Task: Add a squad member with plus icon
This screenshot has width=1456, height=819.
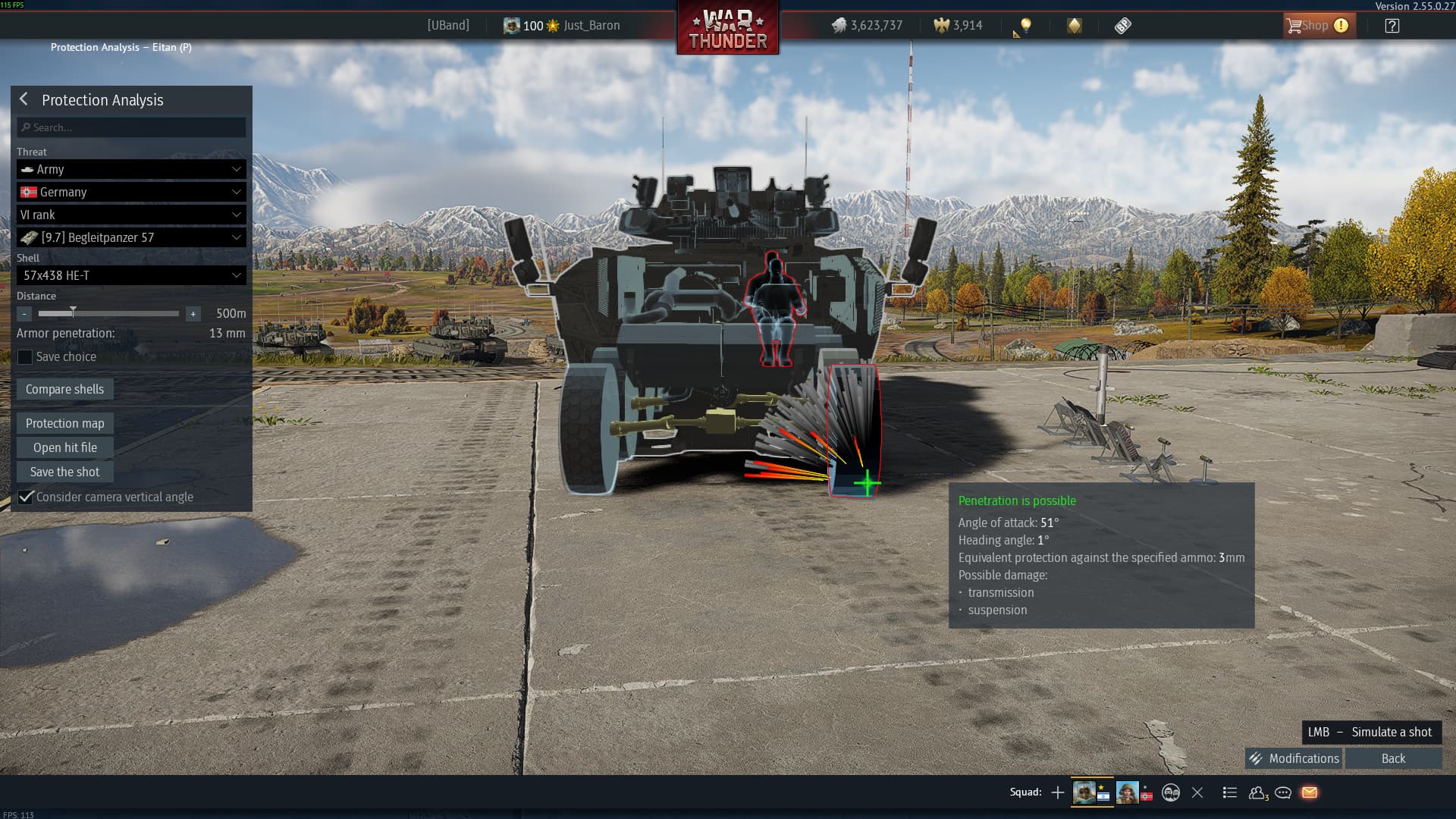Action: point(1058,792)
